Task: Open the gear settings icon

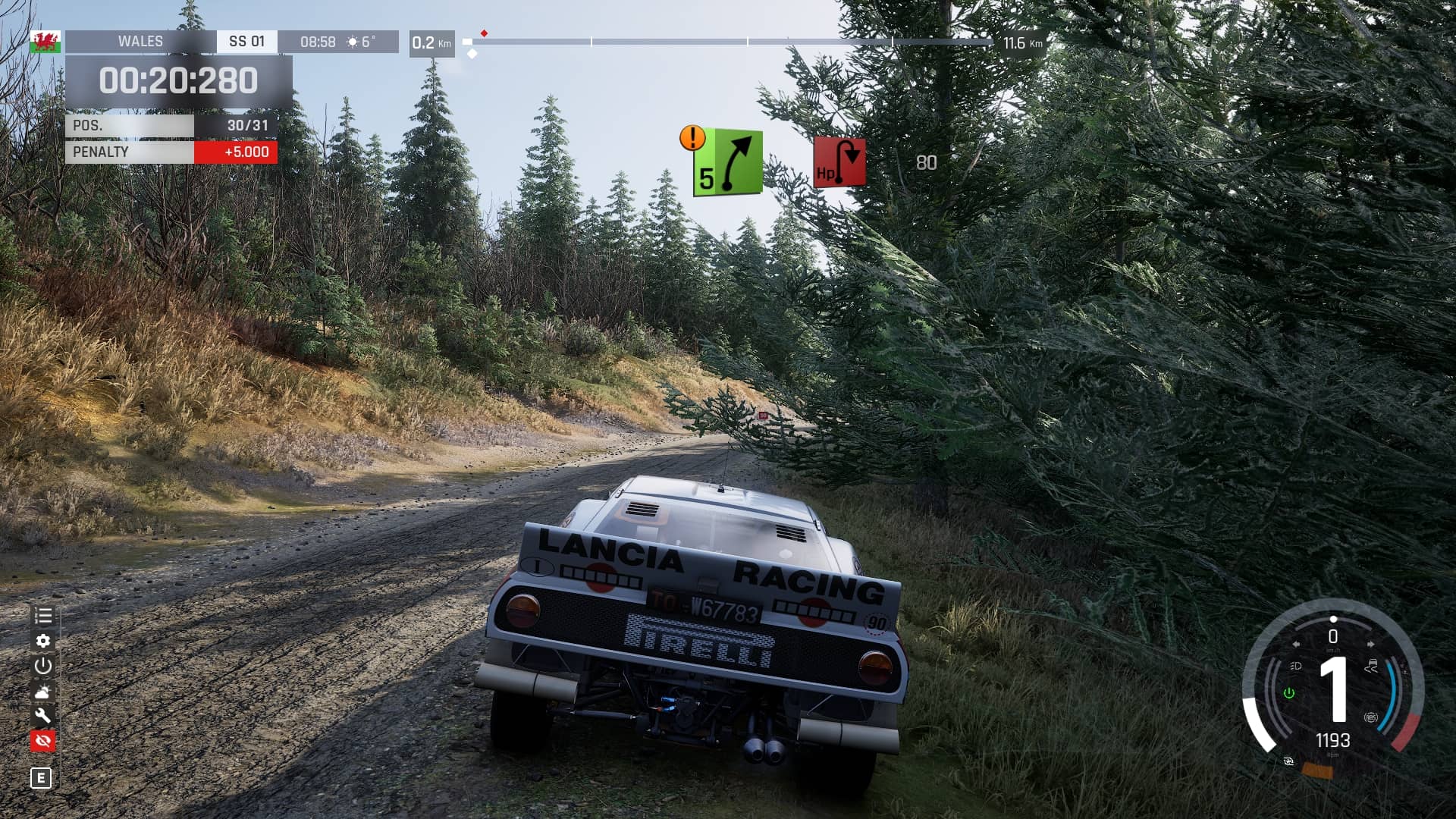Action: [43, 641]
